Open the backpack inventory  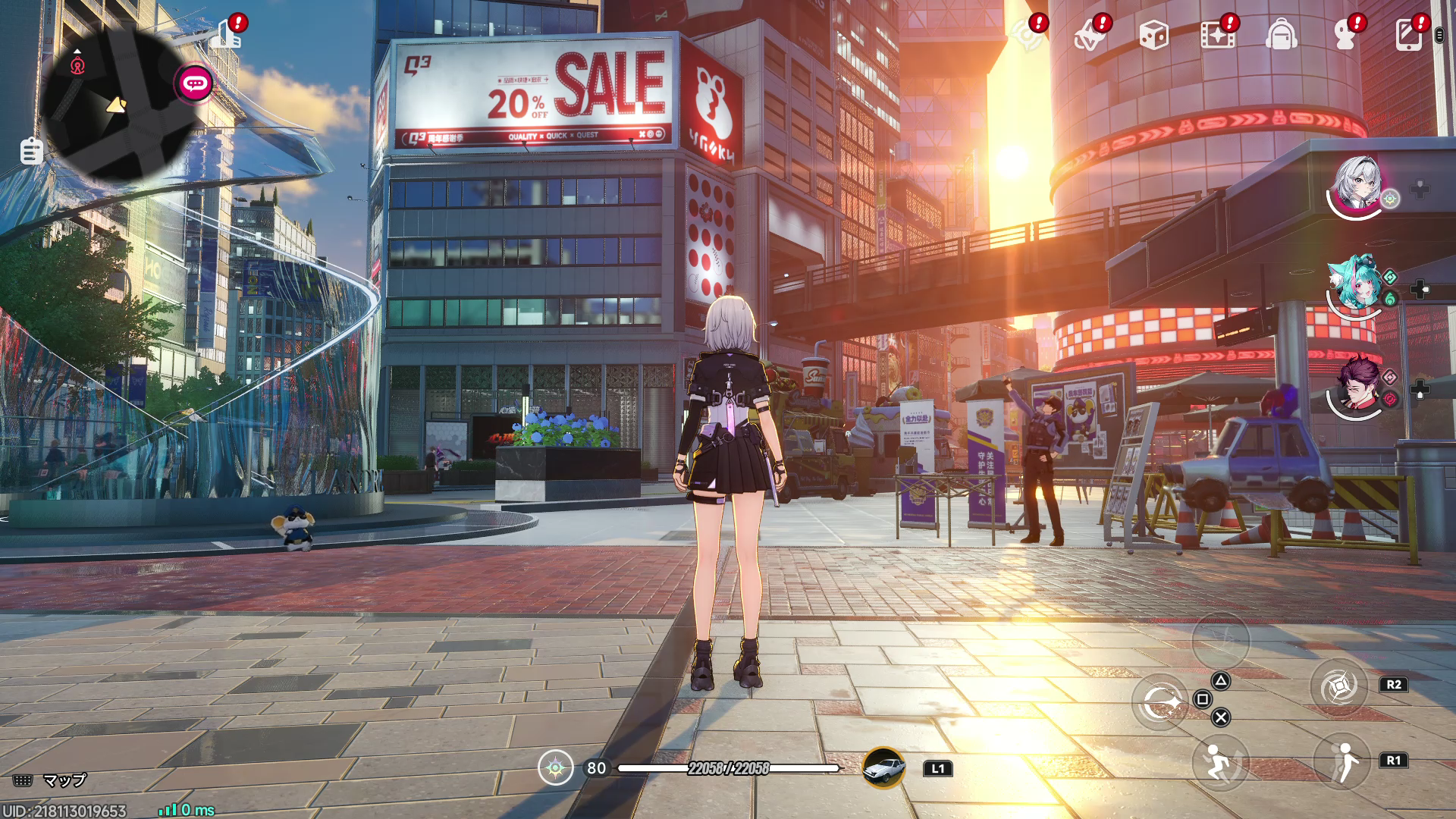coord(1281,36)
